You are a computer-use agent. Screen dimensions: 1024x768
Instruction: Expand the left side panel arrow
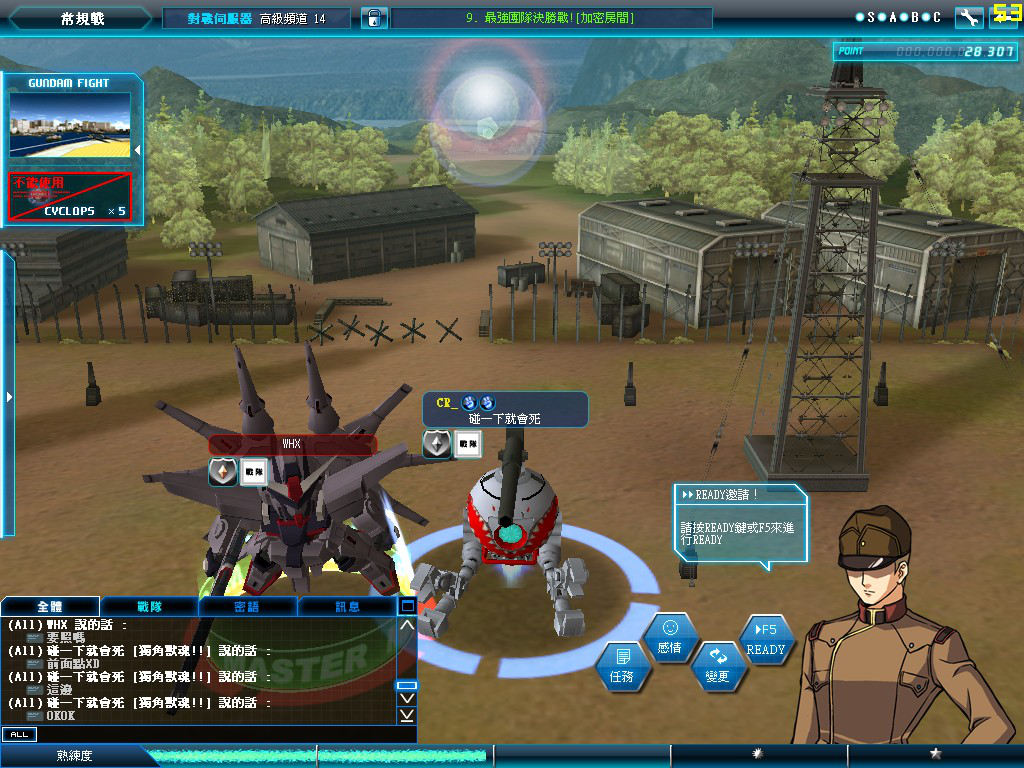[9, 397]
